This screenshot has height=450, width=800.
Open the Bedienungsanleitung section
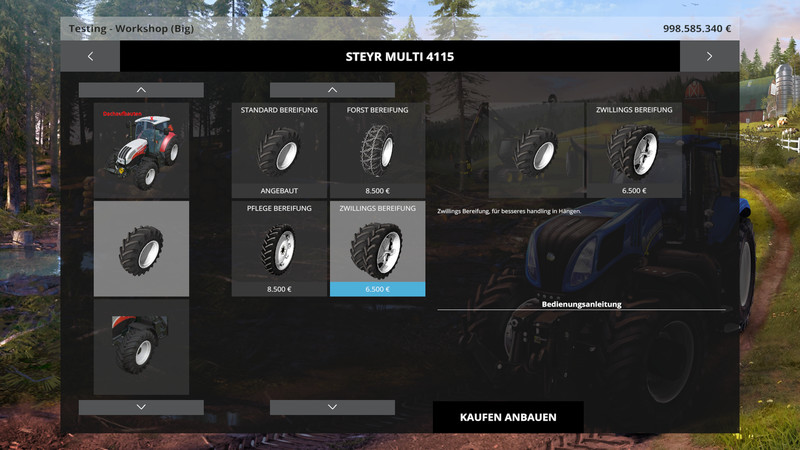(581, 303)
